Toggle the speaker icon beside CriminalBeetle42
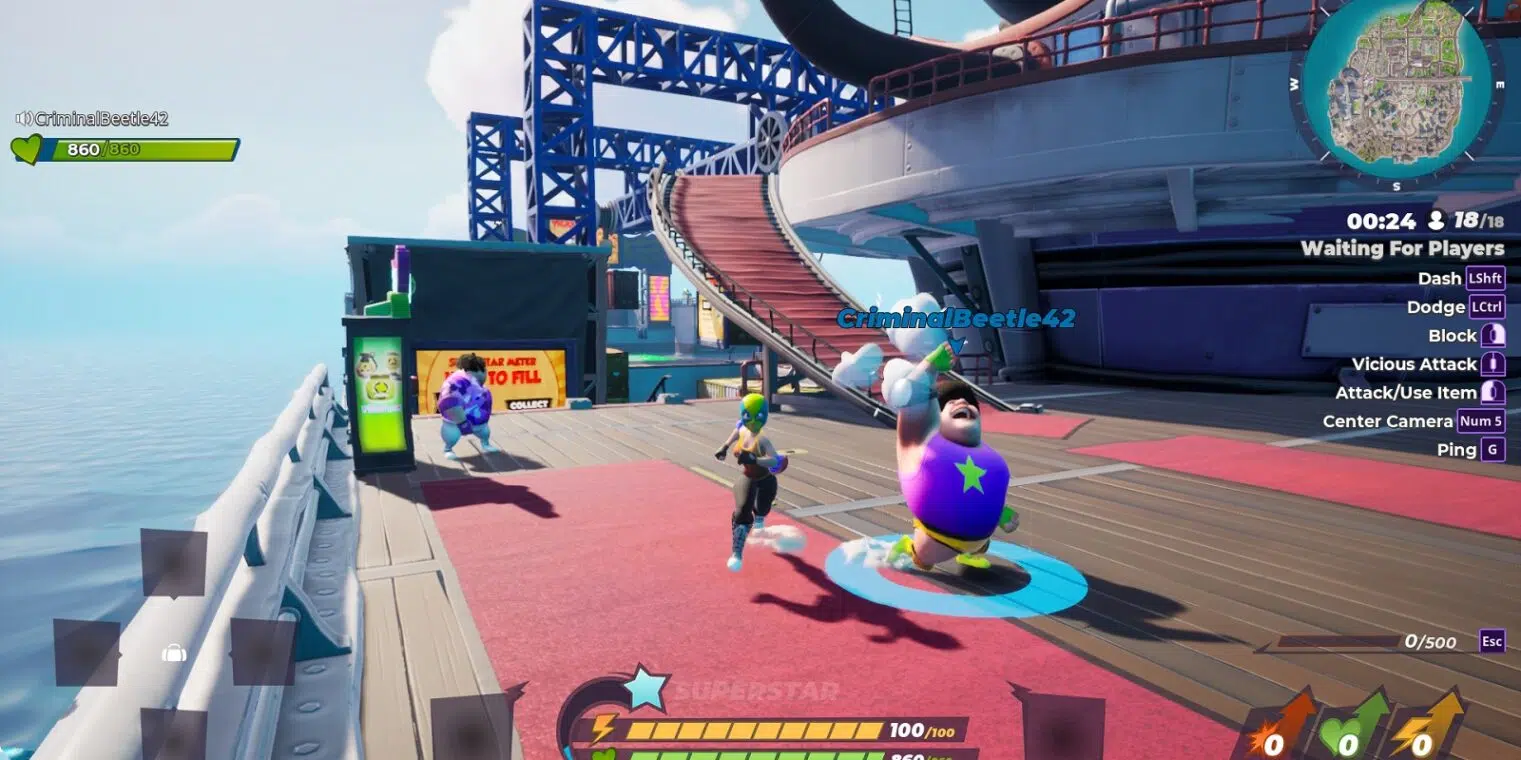 (x=24, y=119)
